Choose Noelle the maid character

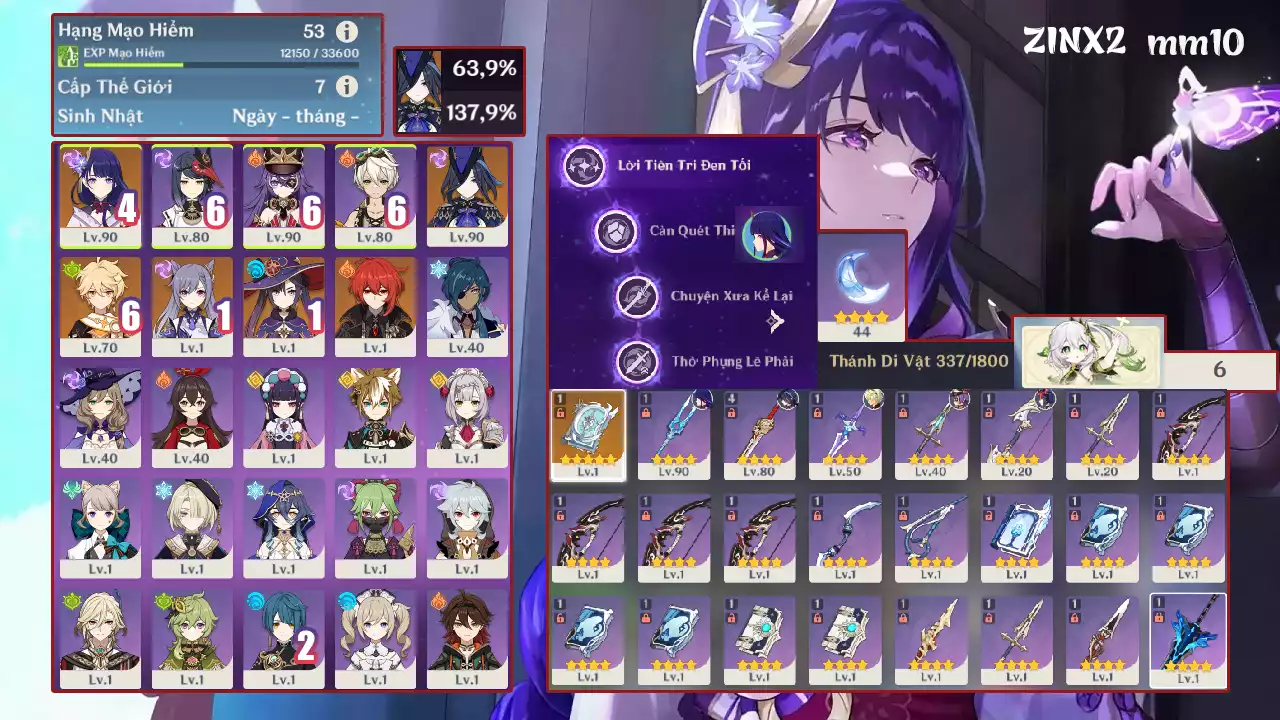tap(467, 417)
